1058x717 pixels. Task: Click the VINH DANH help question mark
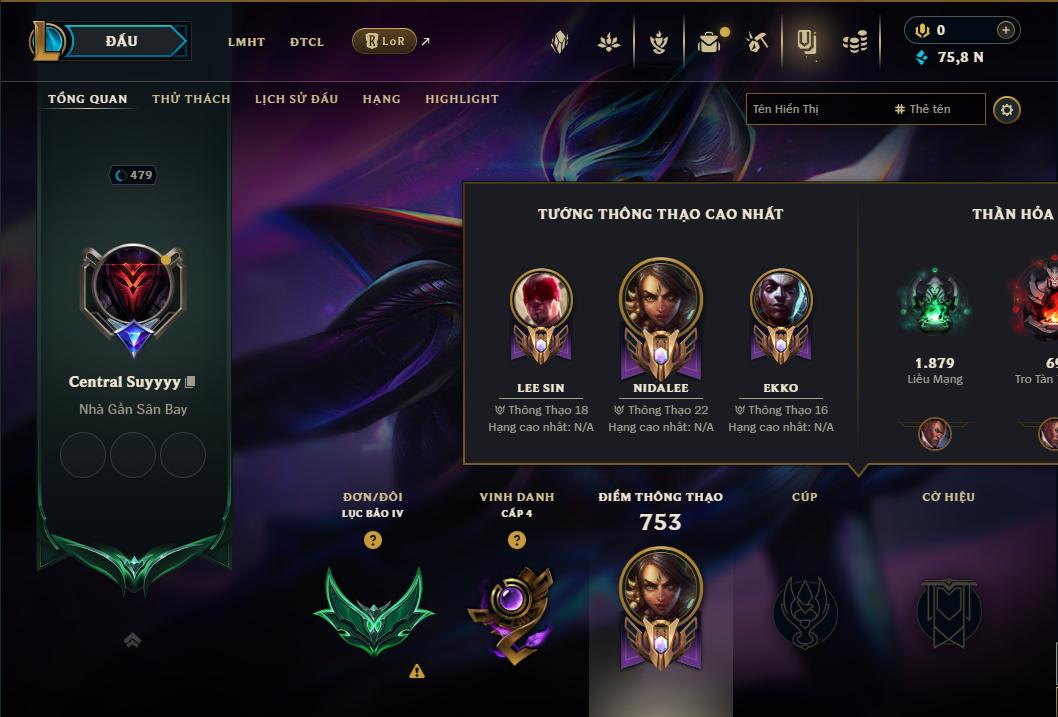click(x=517, y=540)
